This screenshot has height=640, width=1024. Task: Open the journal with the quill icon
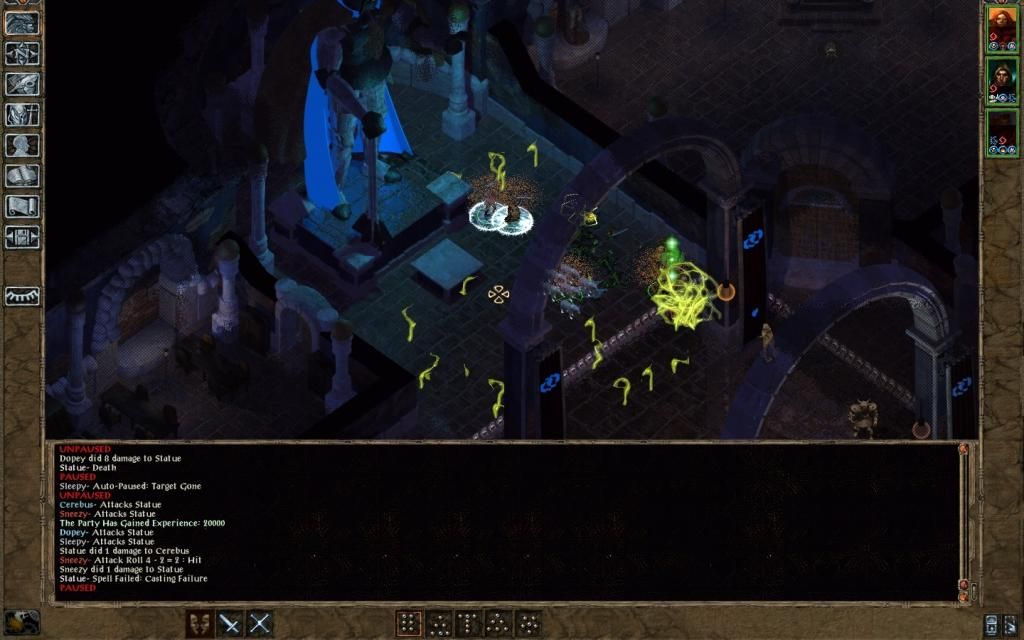tap(22, 84)
